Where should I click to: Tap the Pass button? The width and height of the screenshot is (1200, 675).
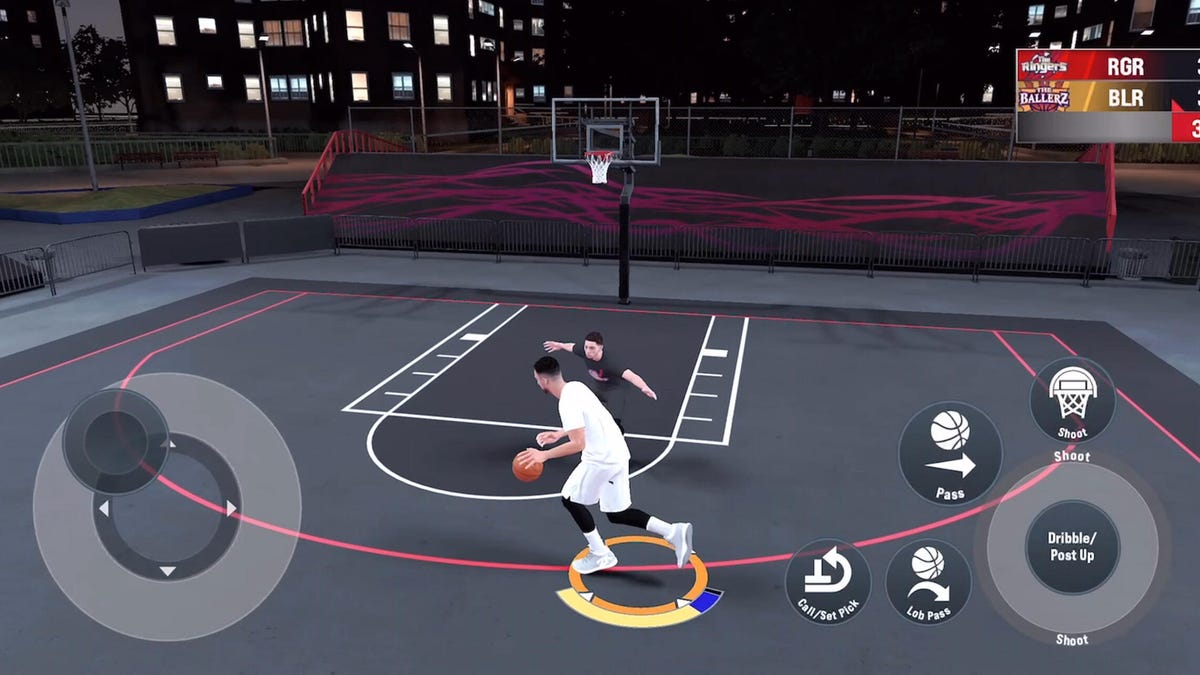[949, 453]
